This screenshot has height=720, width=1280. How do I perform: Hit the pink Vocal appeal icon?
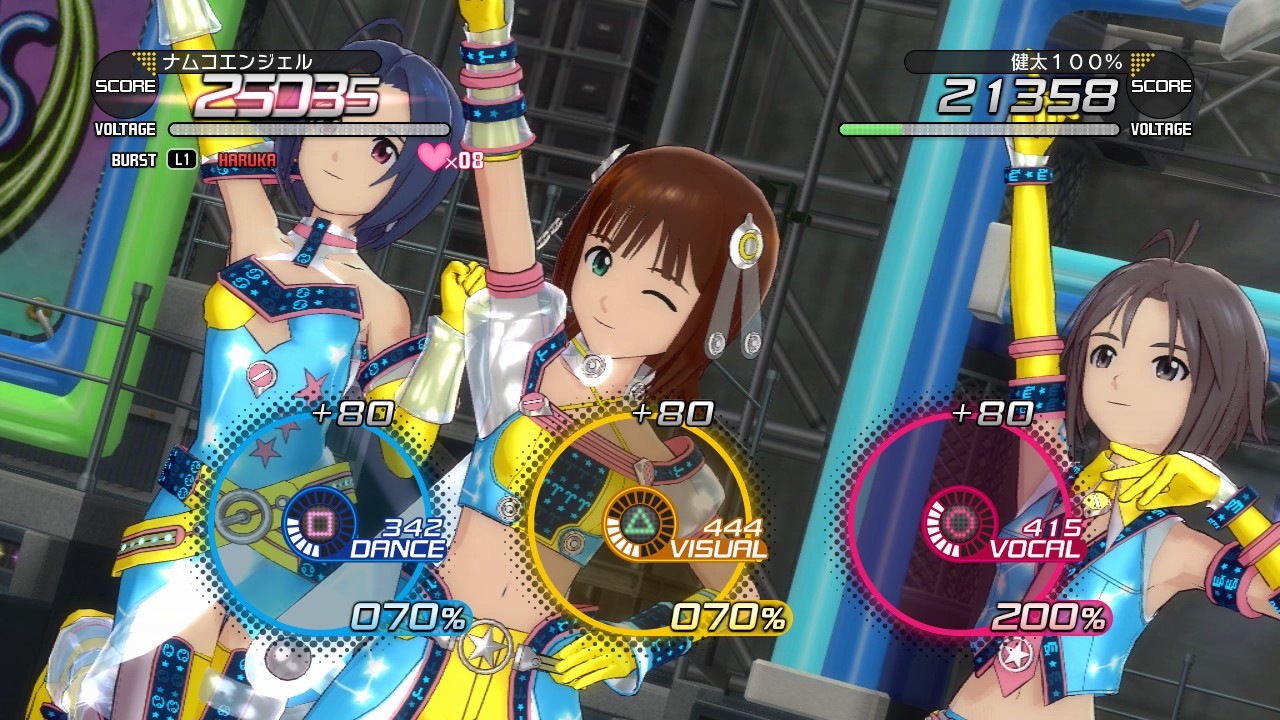pyautogui.click(x=959, y=522)
